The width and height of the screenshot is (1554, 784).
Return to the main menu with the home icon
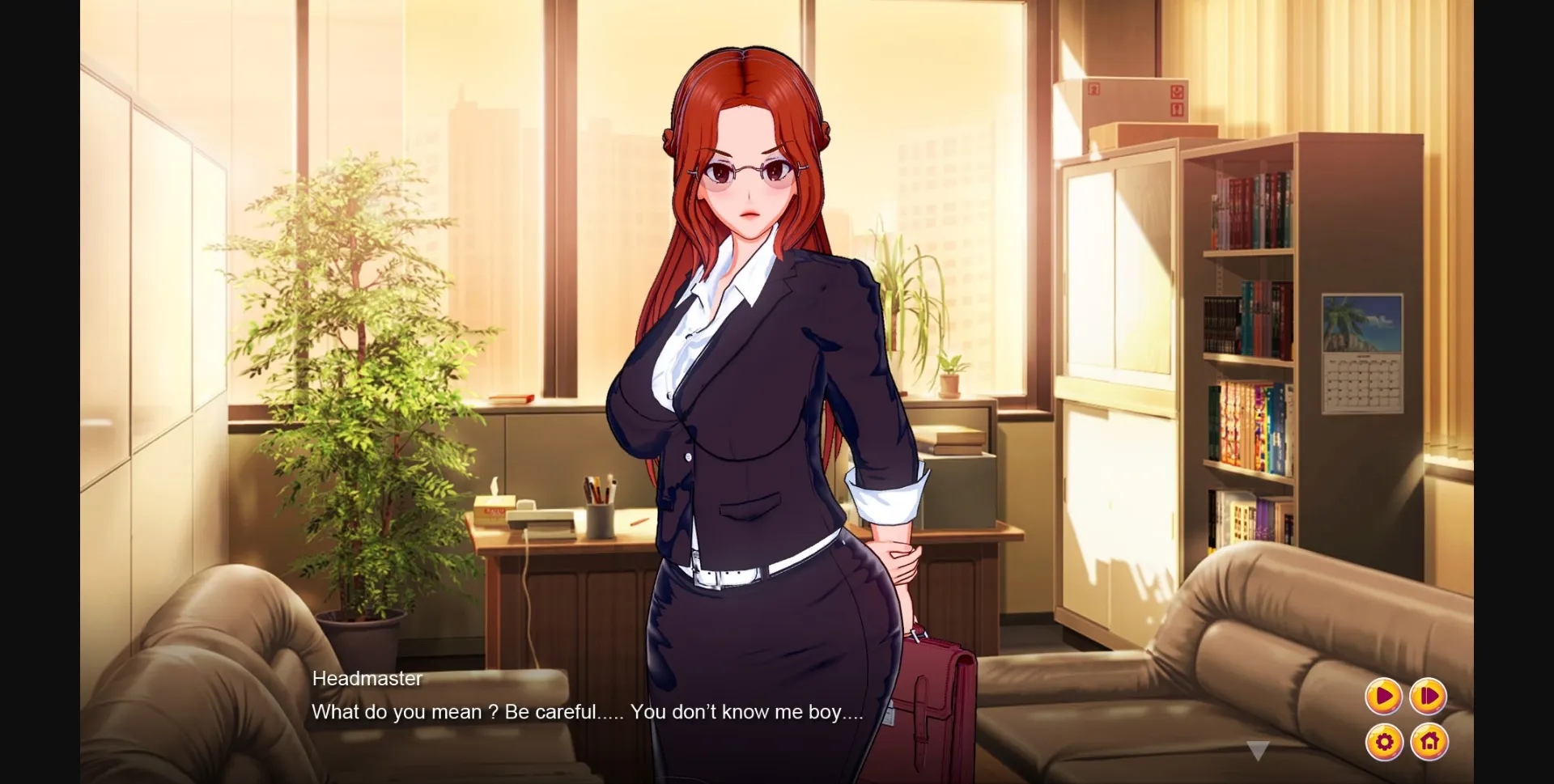1429,740
